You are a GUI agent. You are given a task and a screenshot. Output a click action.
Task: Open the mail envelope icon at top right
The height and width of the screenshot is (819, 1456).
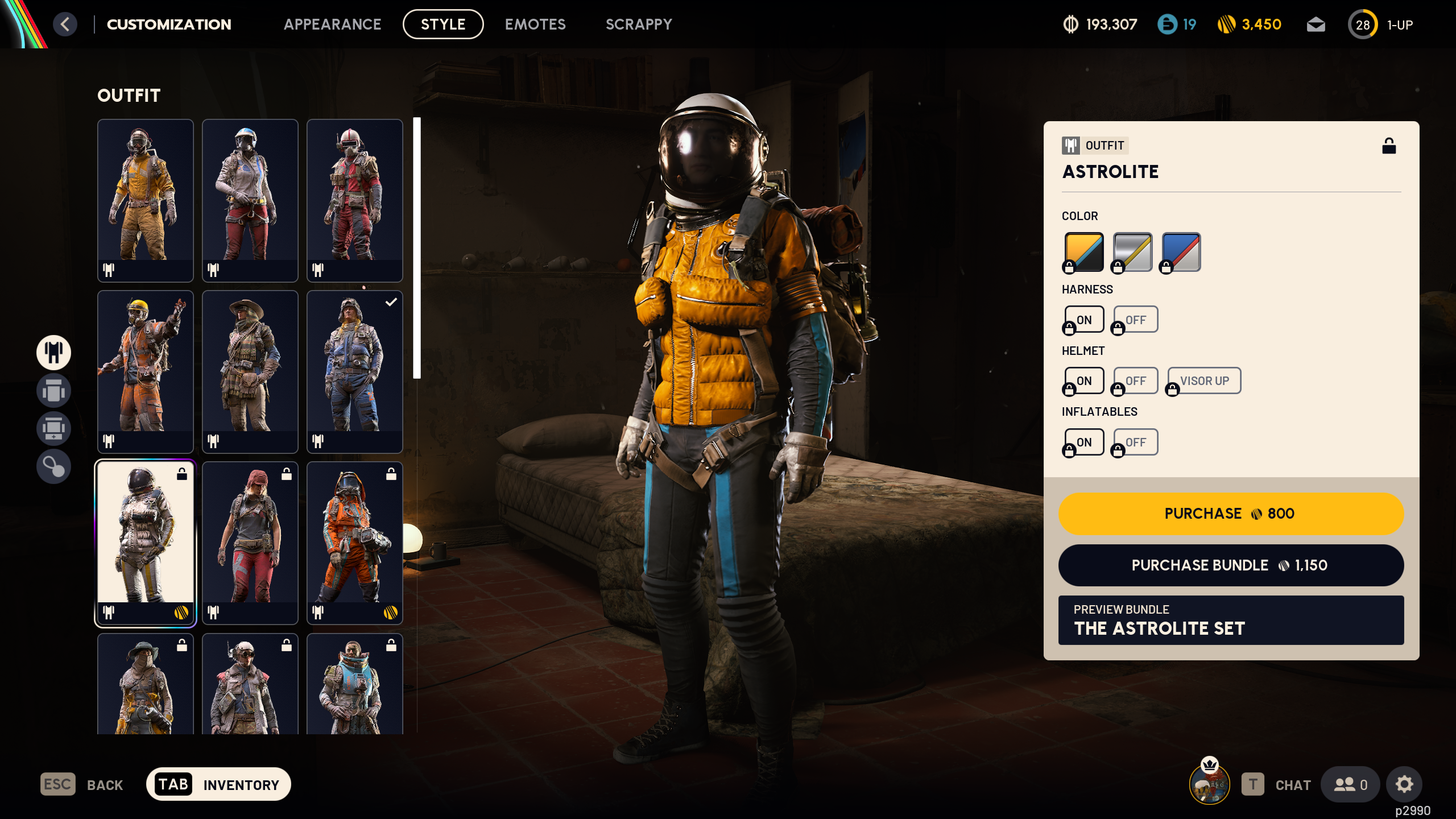1316,24
